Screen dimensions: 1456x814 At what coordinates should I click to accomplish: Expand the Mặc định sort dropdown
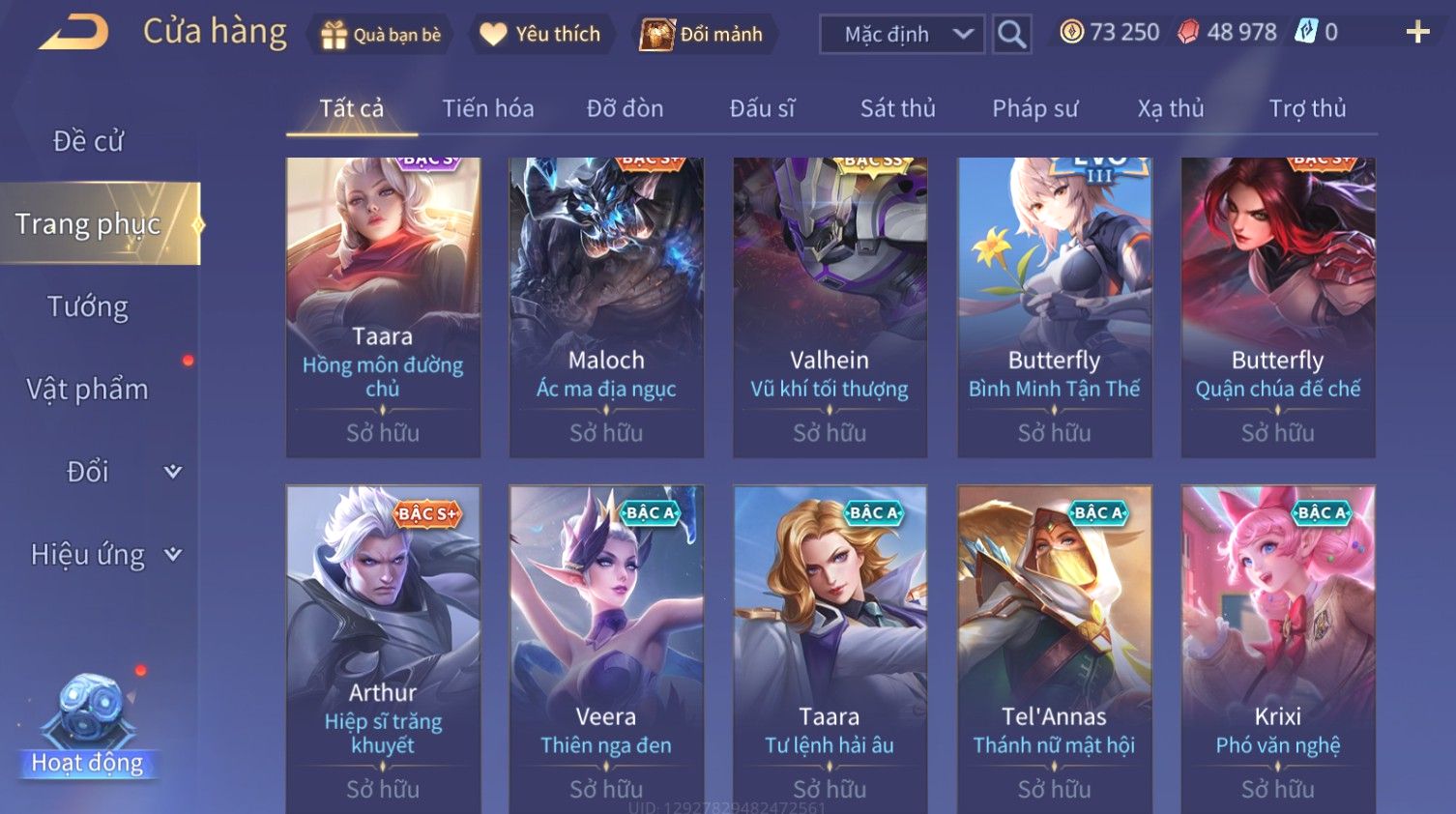tap(902, 35)
